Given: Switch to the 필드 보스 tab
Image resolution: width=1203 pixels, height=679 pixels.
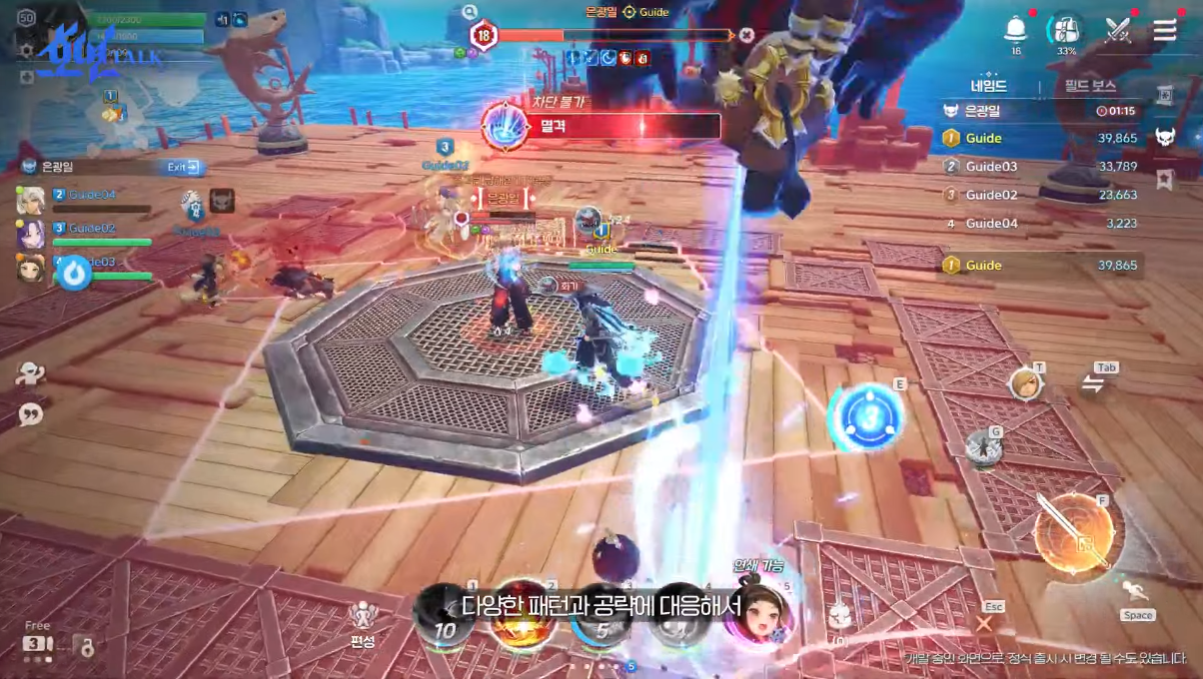Looking at the screenshot, I should [1089, 87].
